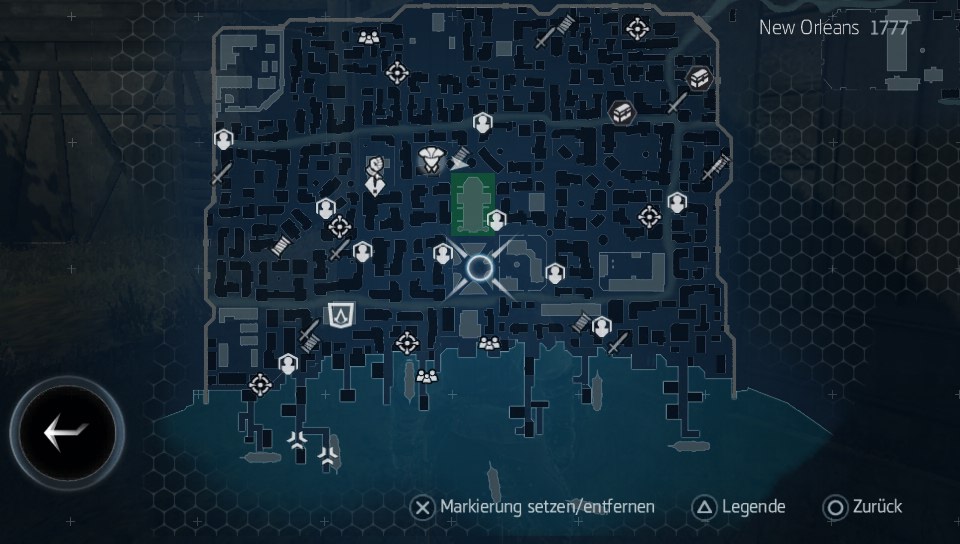Click the glowing player position ring
Viewport: 960px width, 544px height.
point(480,267)
